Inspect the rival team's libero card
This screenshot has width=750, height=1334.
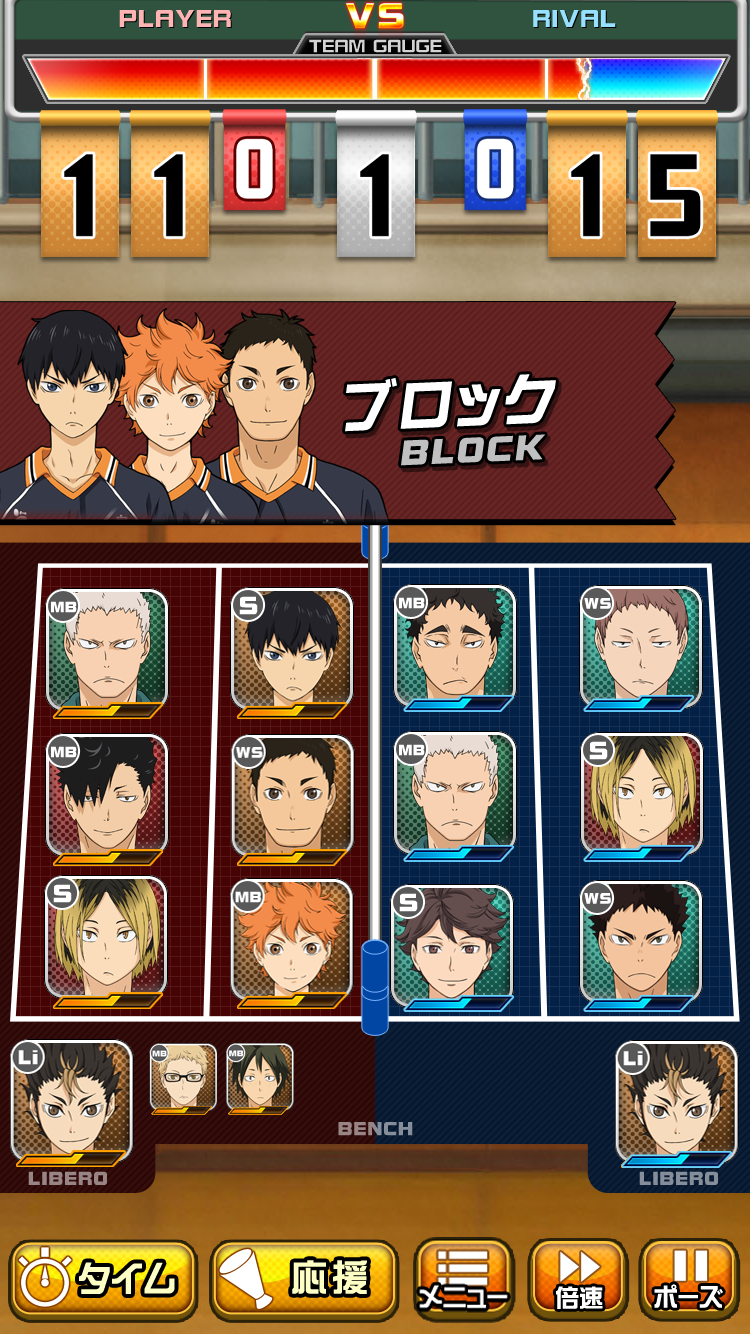[677, 1102]
